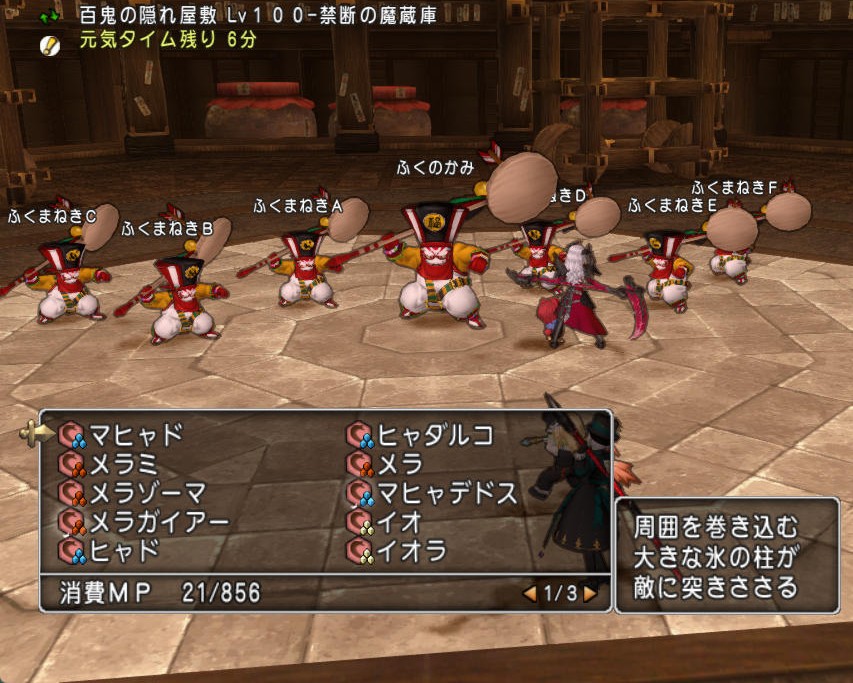Select the イオラ spell entry

(411, 551)
